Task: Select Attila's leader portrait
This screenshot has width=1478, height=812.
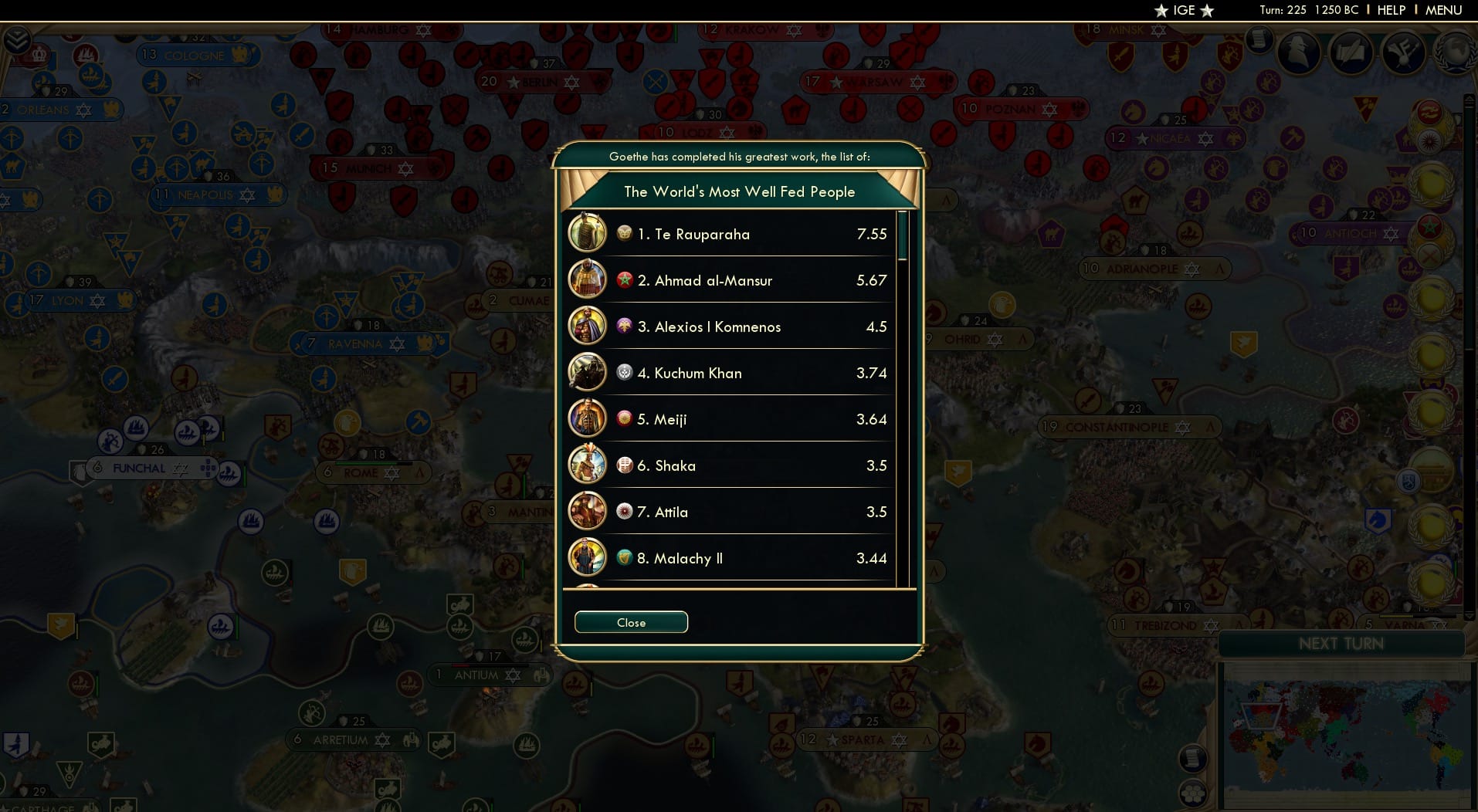Action: 588,510
